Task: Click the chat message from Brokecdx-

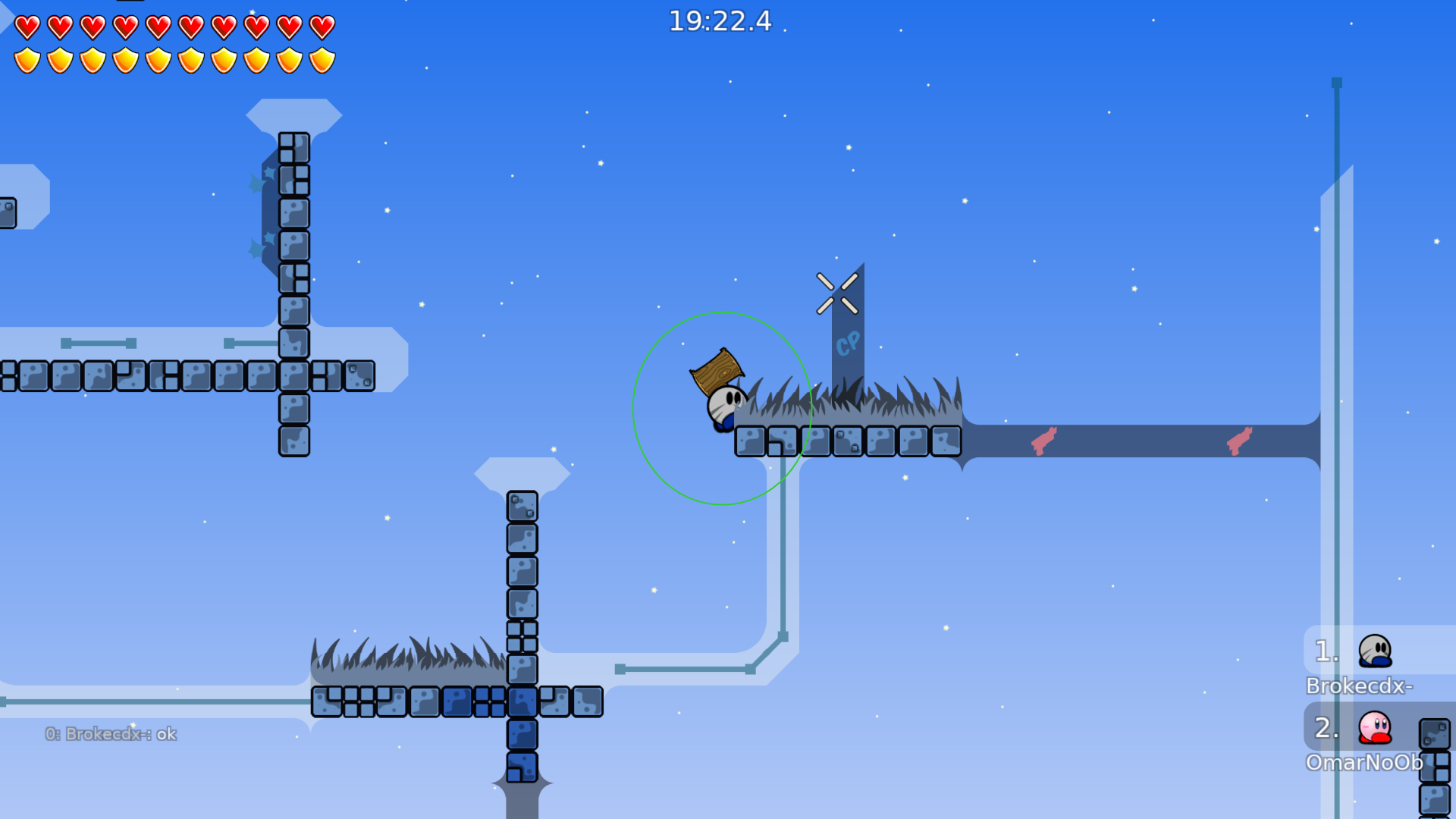Action: tap(111, 733)
